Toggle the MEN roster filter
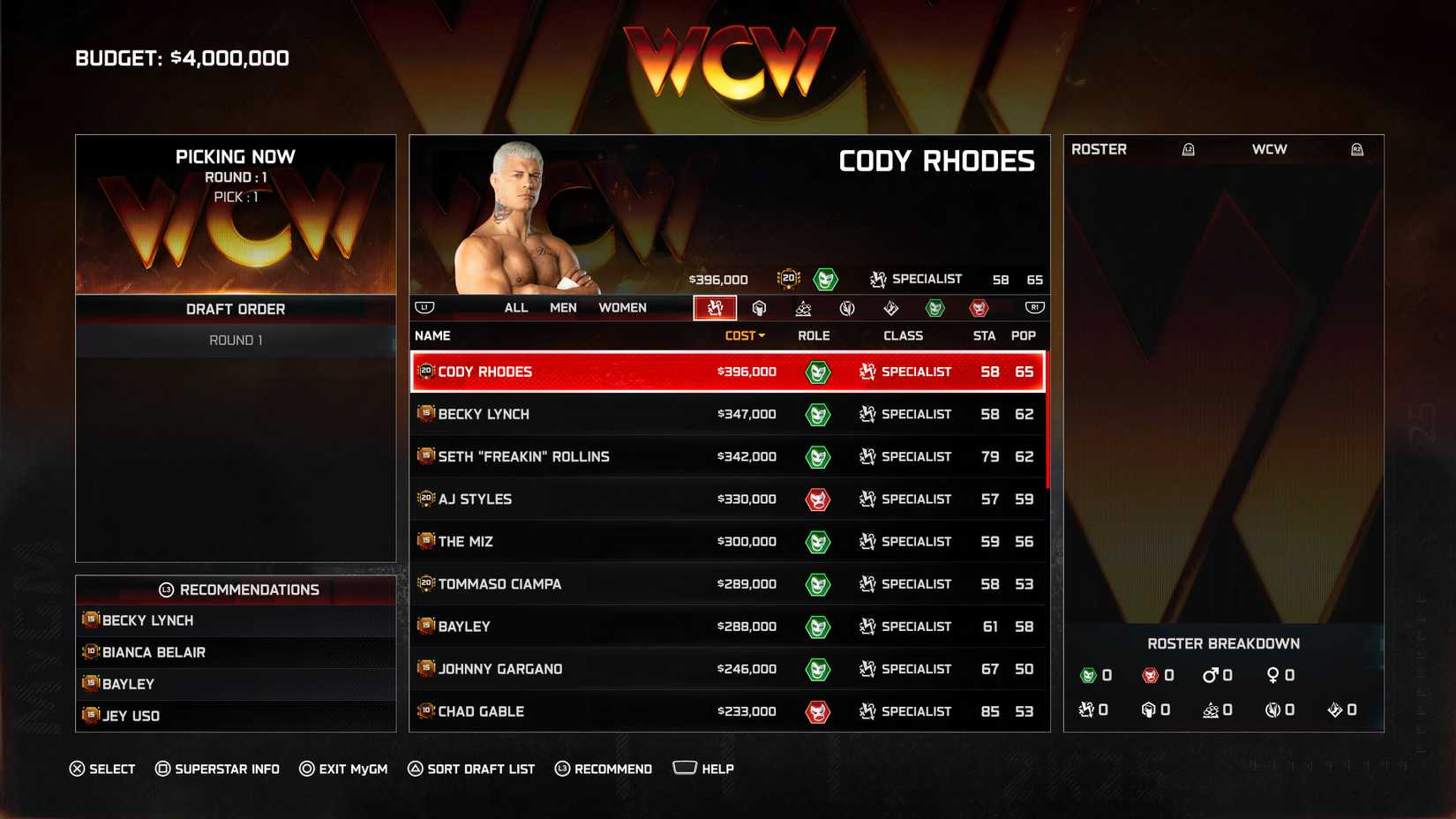 point(563,307)
